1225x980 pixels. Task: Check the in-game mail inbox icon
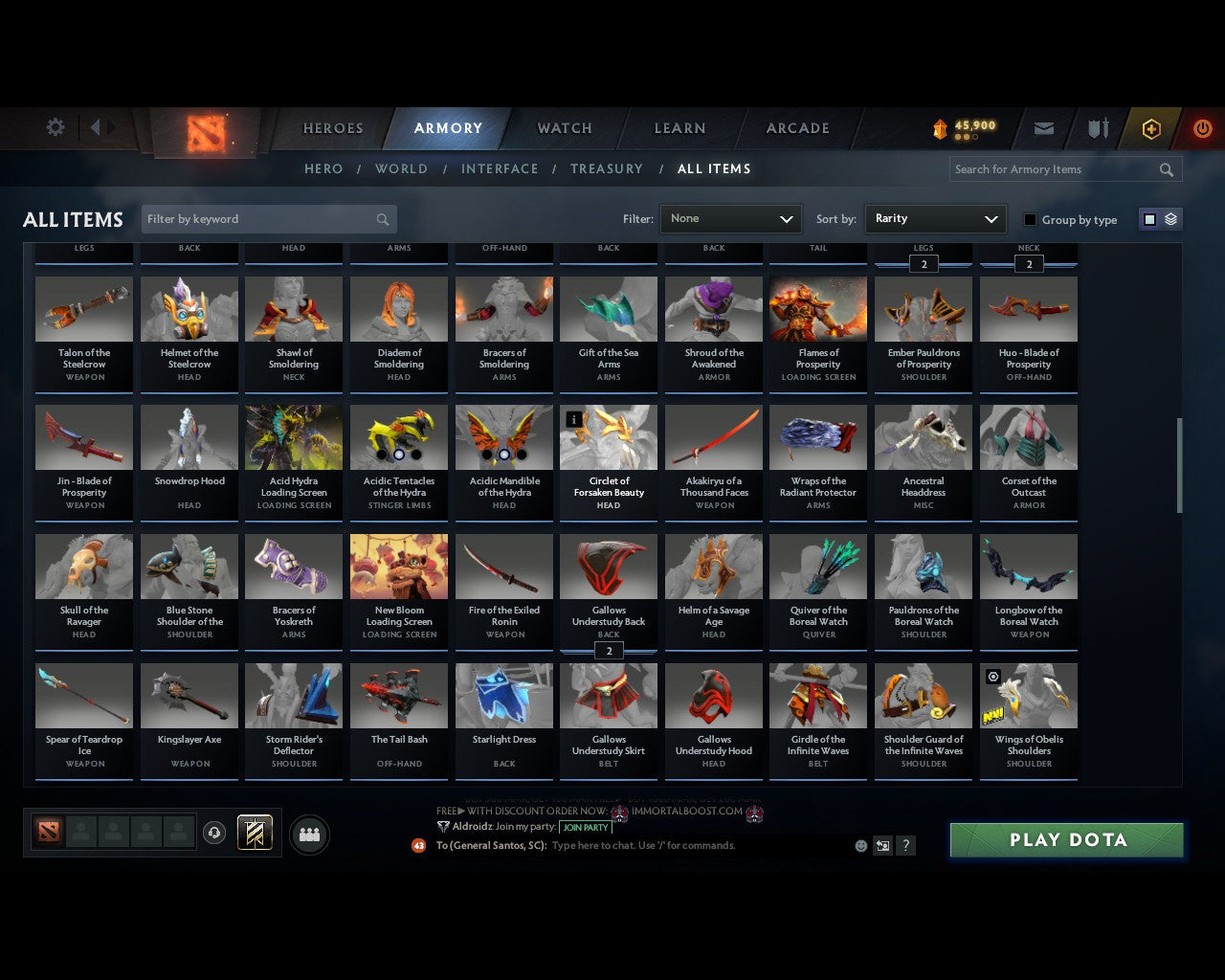[1043, 128]
